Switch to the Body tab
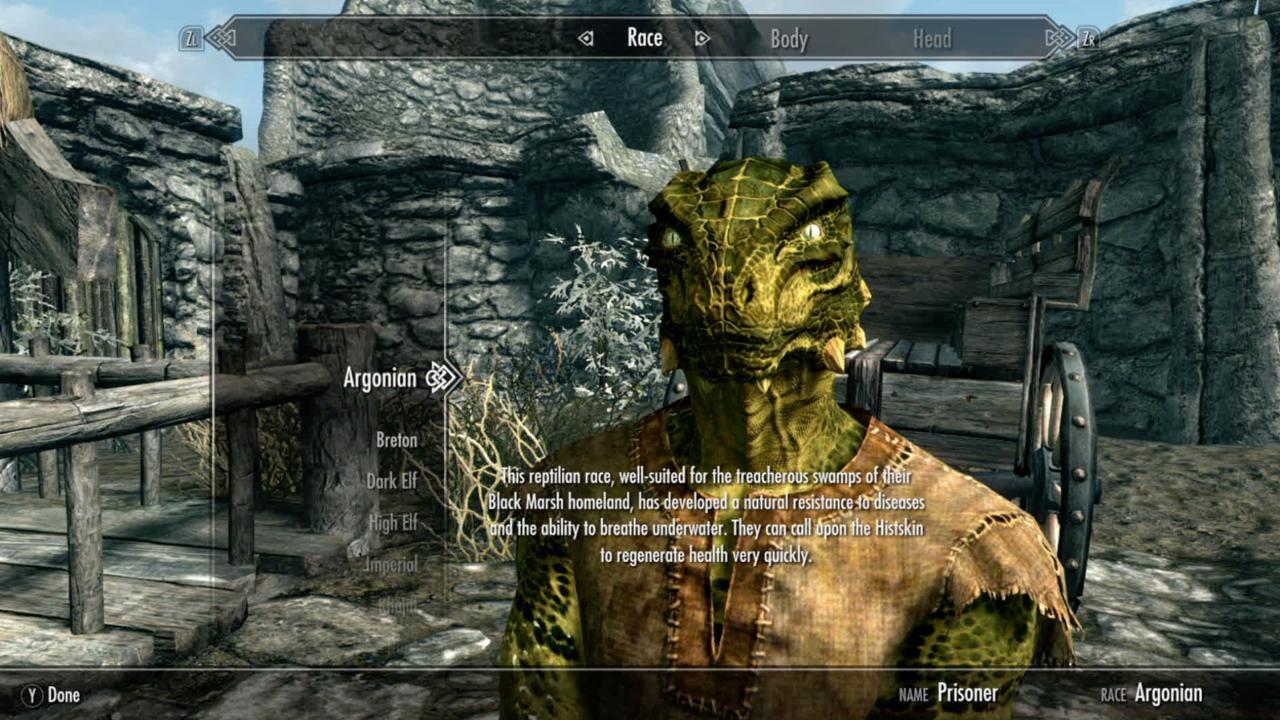The width and height of the screenshot is (1280, 720). (x=790, y=38)
